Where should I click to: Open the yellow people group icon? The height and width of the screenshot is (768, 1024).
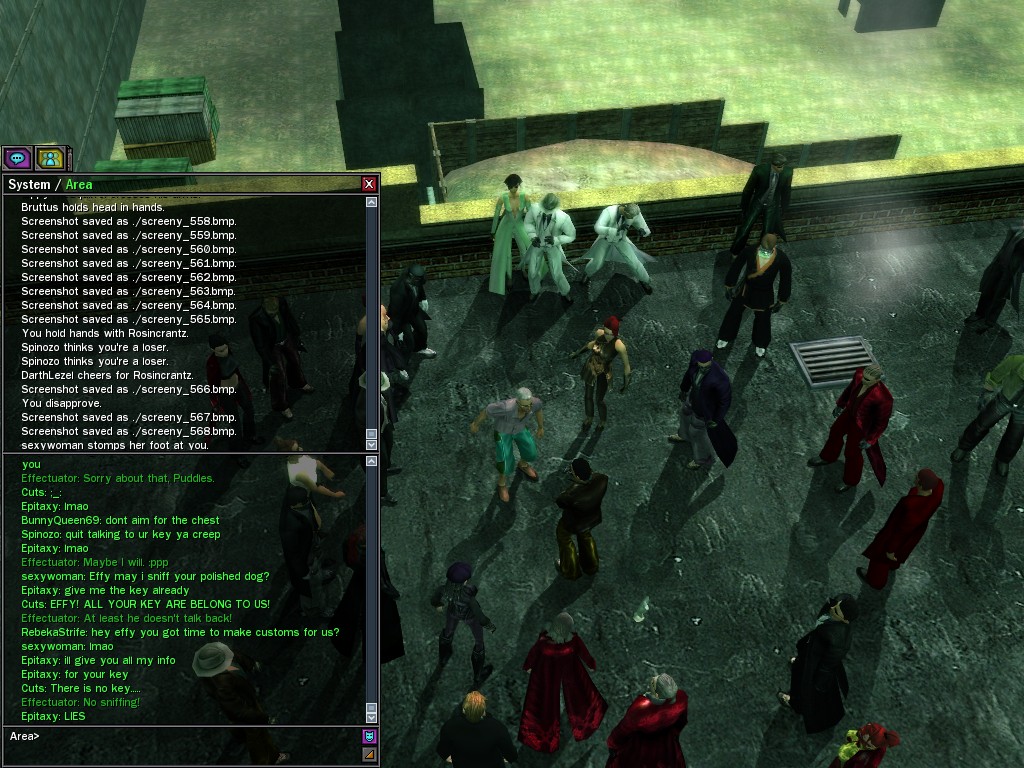(49, 158)
